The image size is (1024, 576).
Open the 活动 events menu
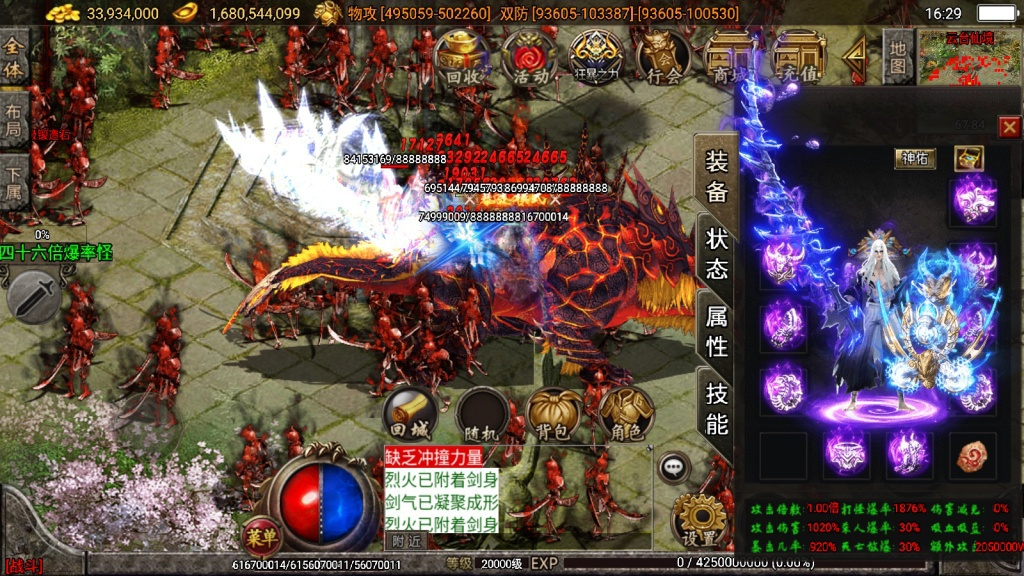[529, 57]
